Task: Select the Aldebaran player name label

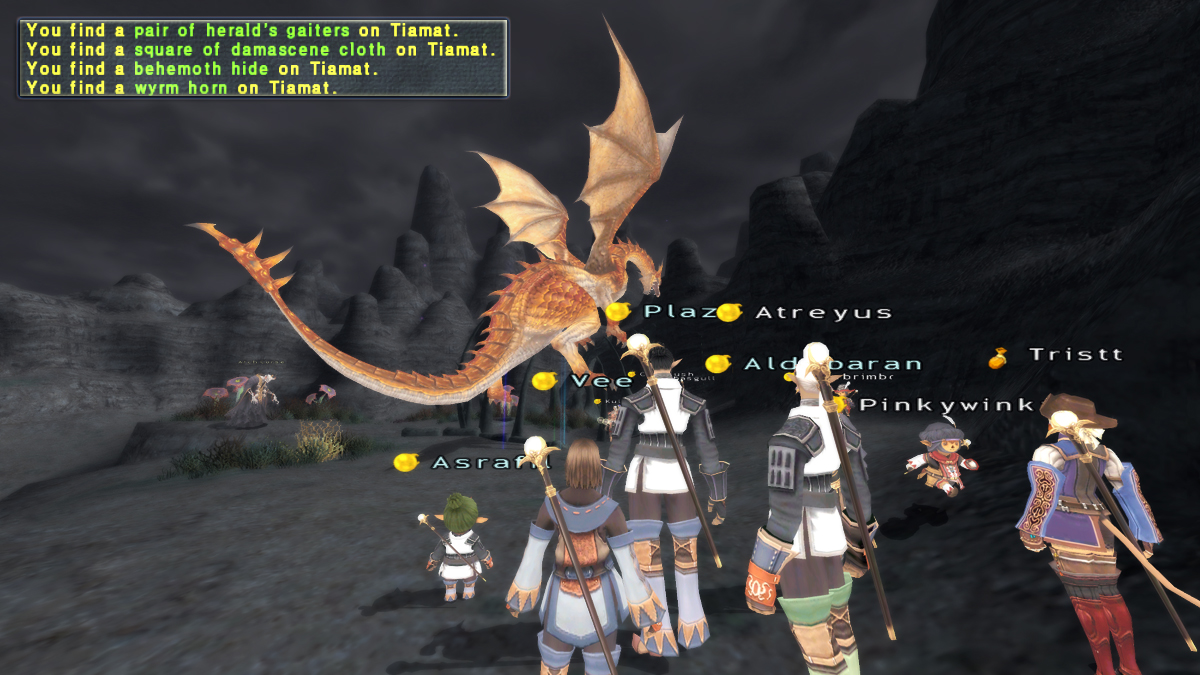Action: tap(832, 364)
